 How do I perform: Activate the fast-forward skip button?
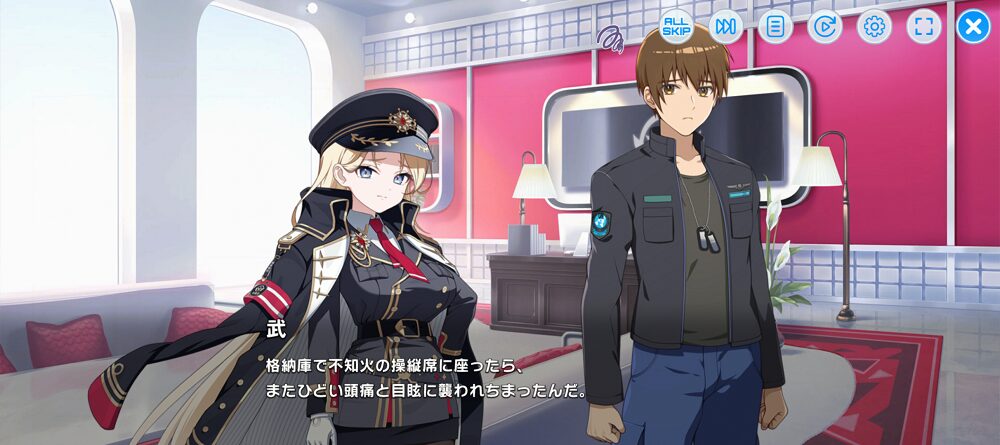click(x=726, y=26)
